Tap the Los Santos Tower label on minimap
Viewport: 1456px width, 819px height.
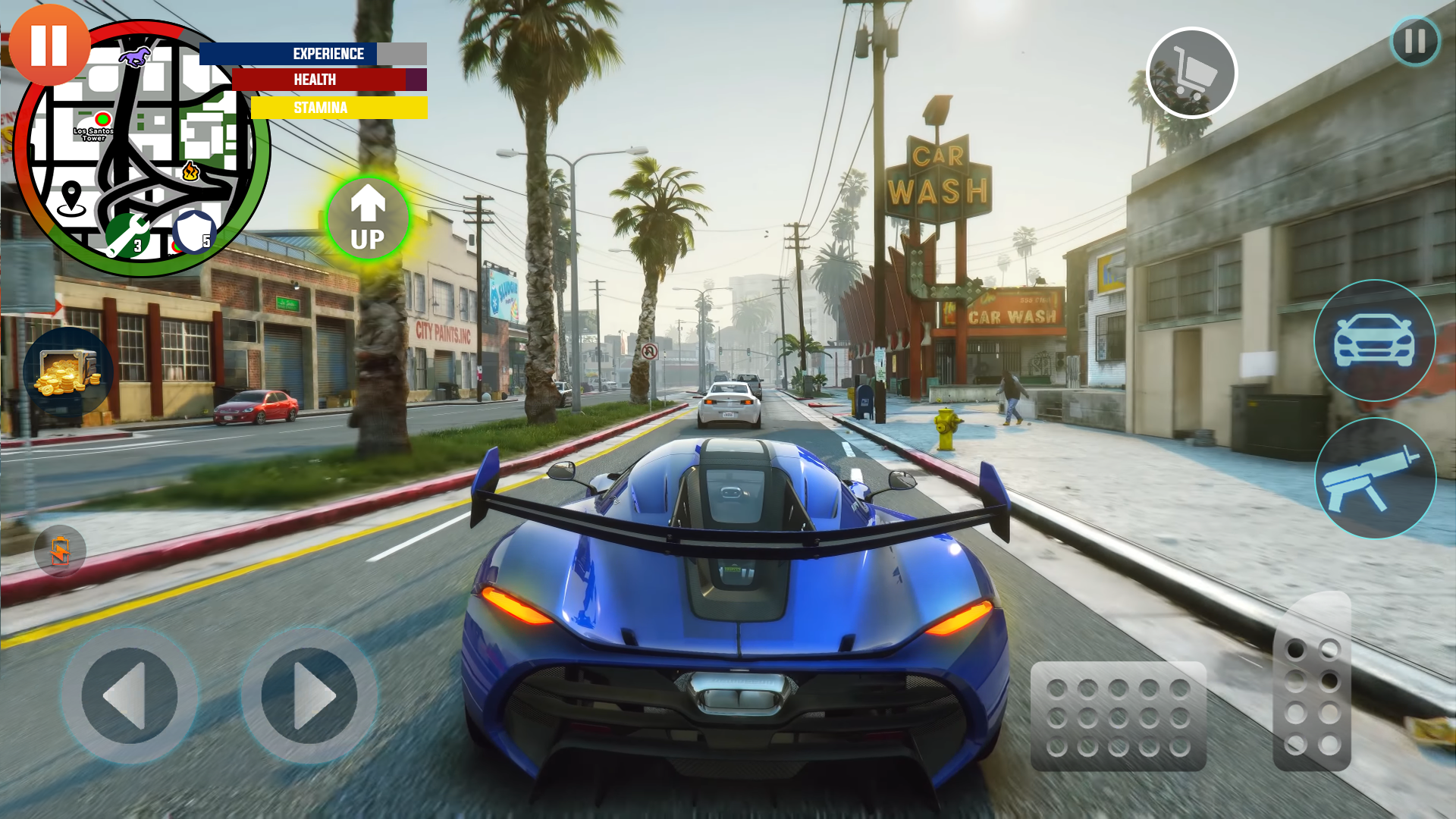click(94, 134)
